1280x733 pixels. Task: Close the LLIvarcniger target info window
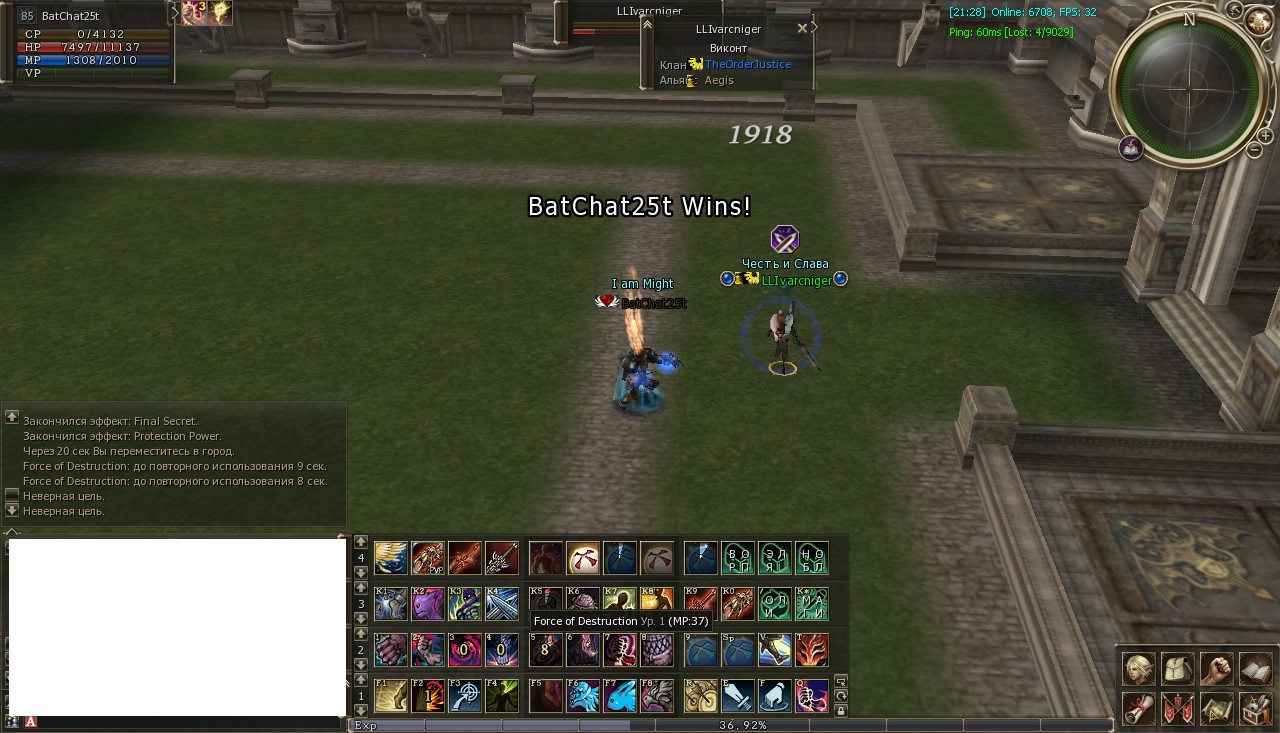[802, 29]
